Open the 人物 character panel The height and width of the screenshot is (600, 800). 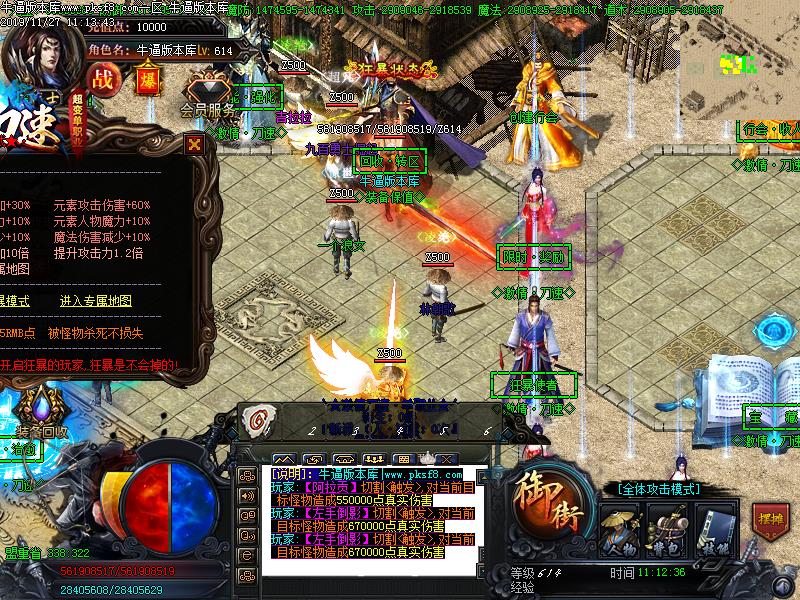[621, 527]
